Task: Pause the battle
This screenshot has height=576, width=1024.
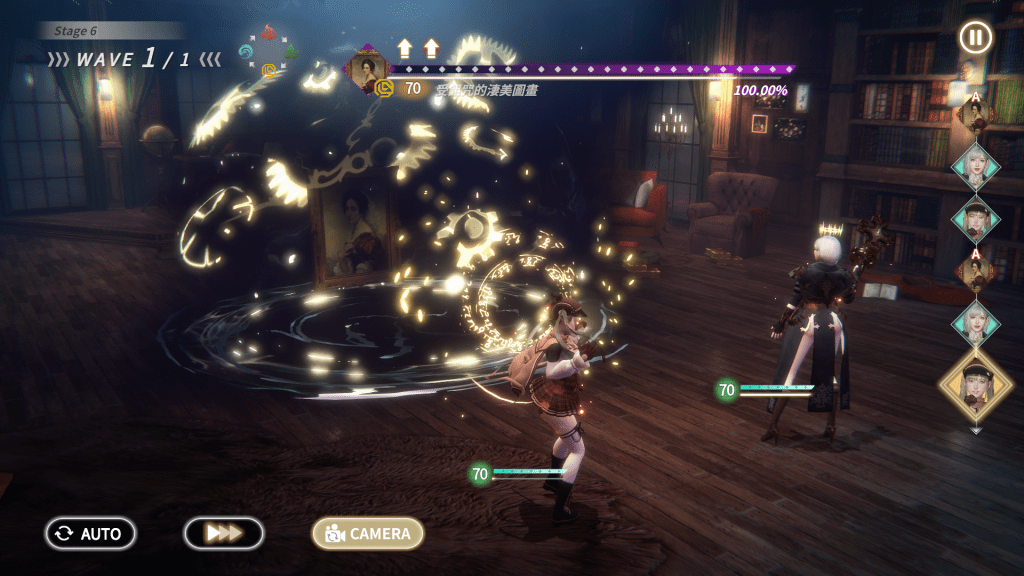Action: (x=976, y=37)
